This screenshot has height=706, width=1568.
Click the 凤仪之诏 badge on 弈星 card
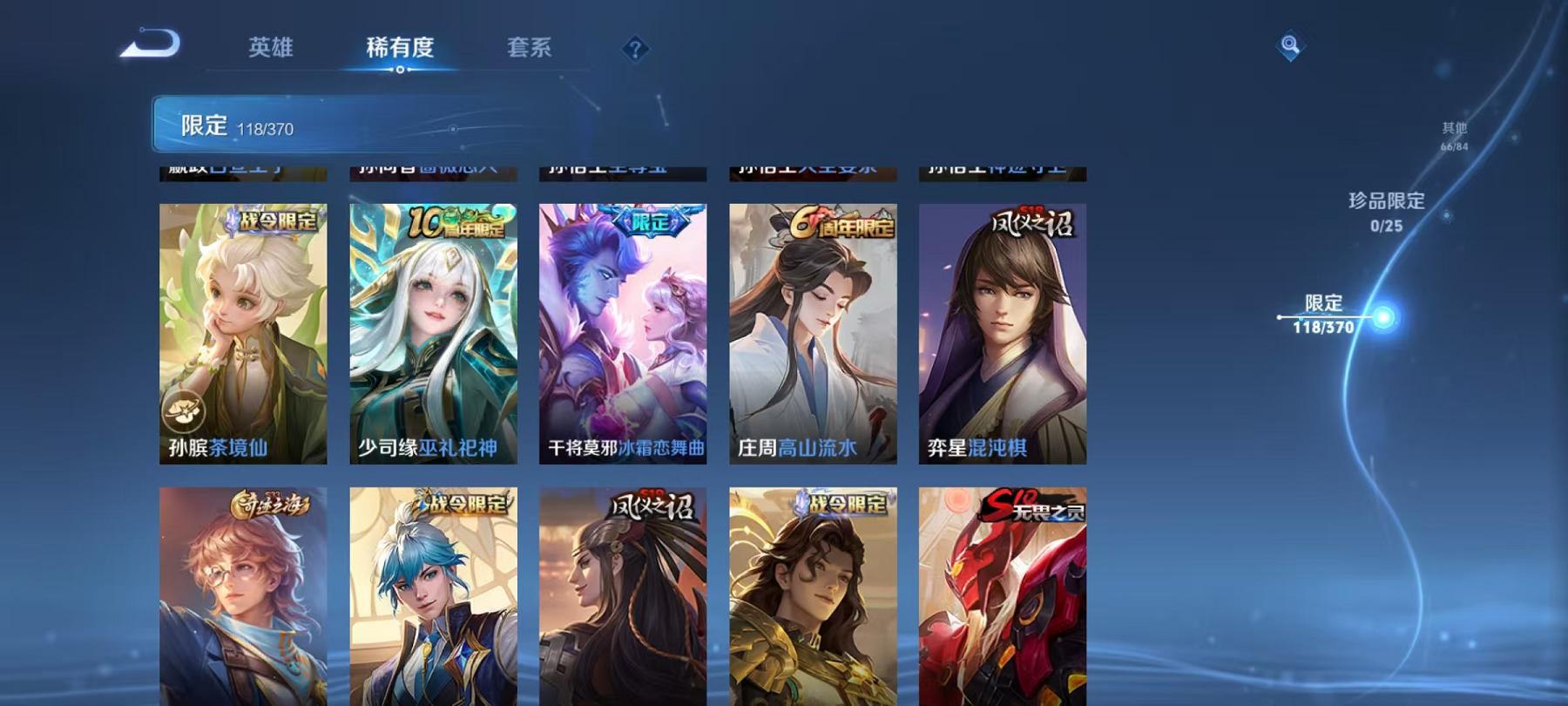[1032, 221]
